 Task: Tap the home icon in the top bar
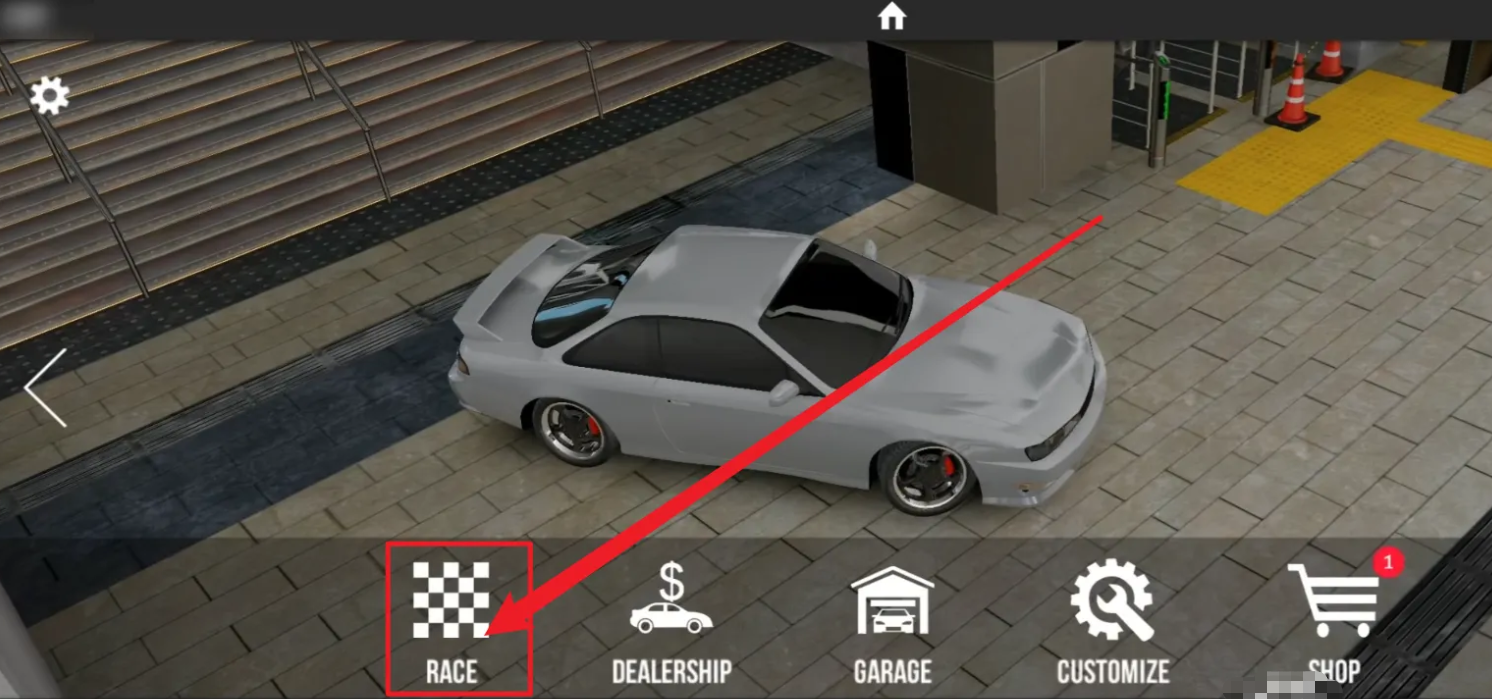[x=891, y=16]
